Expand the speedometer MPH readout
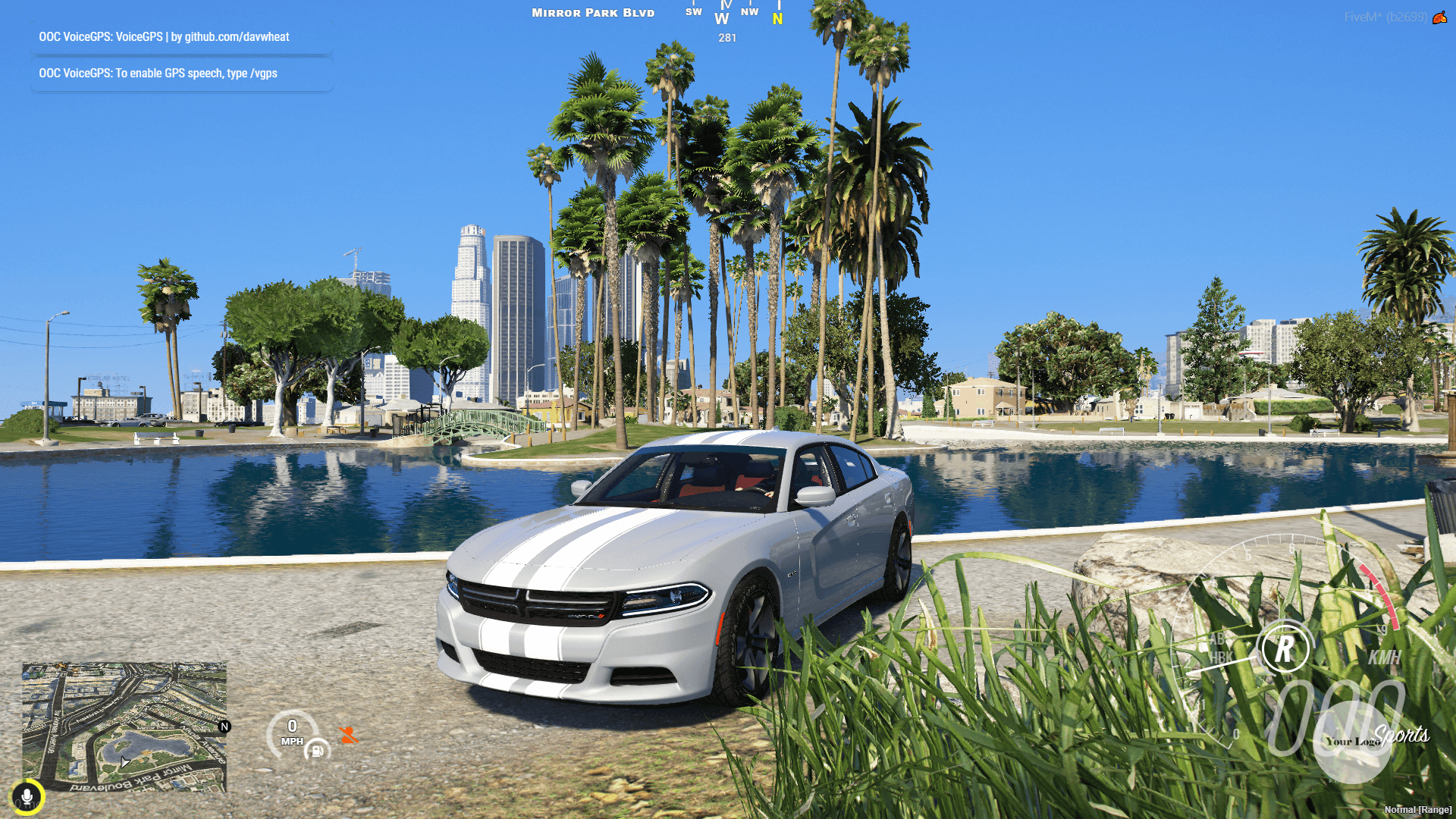Image resolution: width=1456 pixels, height=819 pixels. coord(293,732)
